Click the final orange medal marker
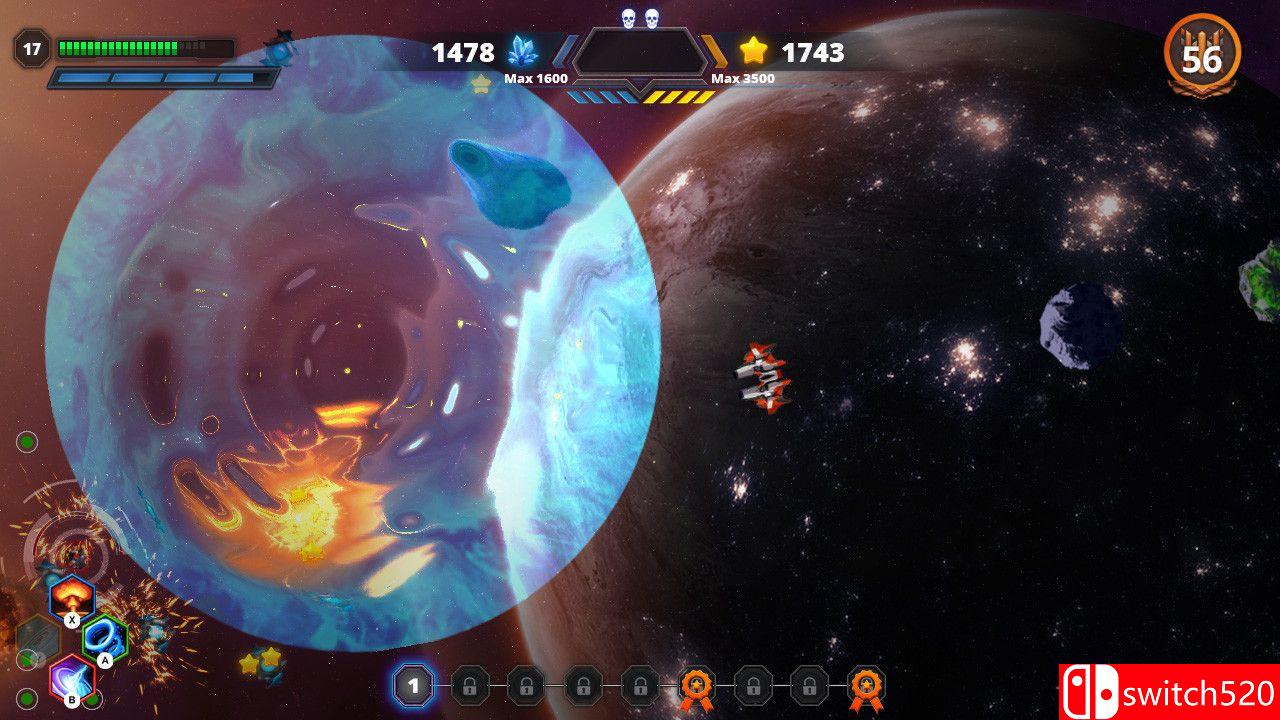 (x=866, y=687)
